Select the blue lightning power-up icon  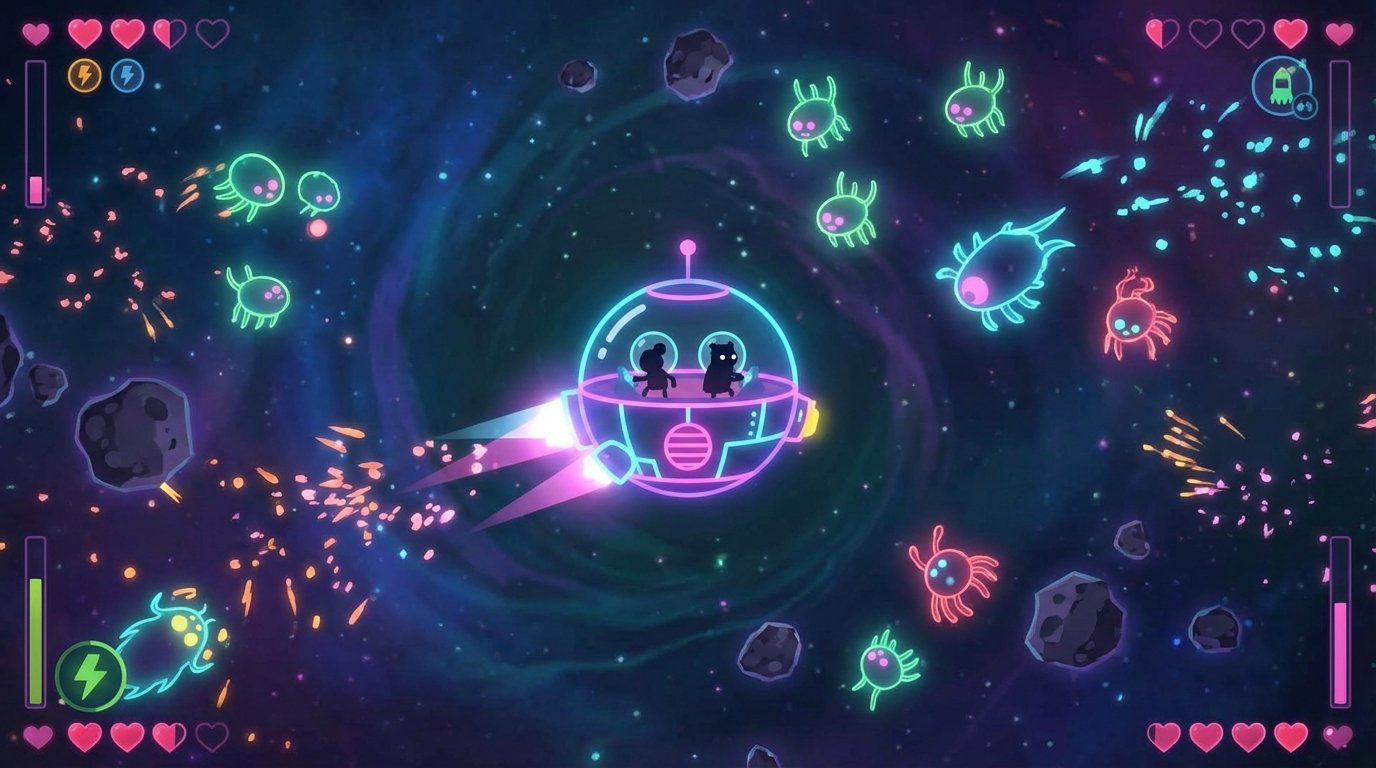tap(126, 74)
